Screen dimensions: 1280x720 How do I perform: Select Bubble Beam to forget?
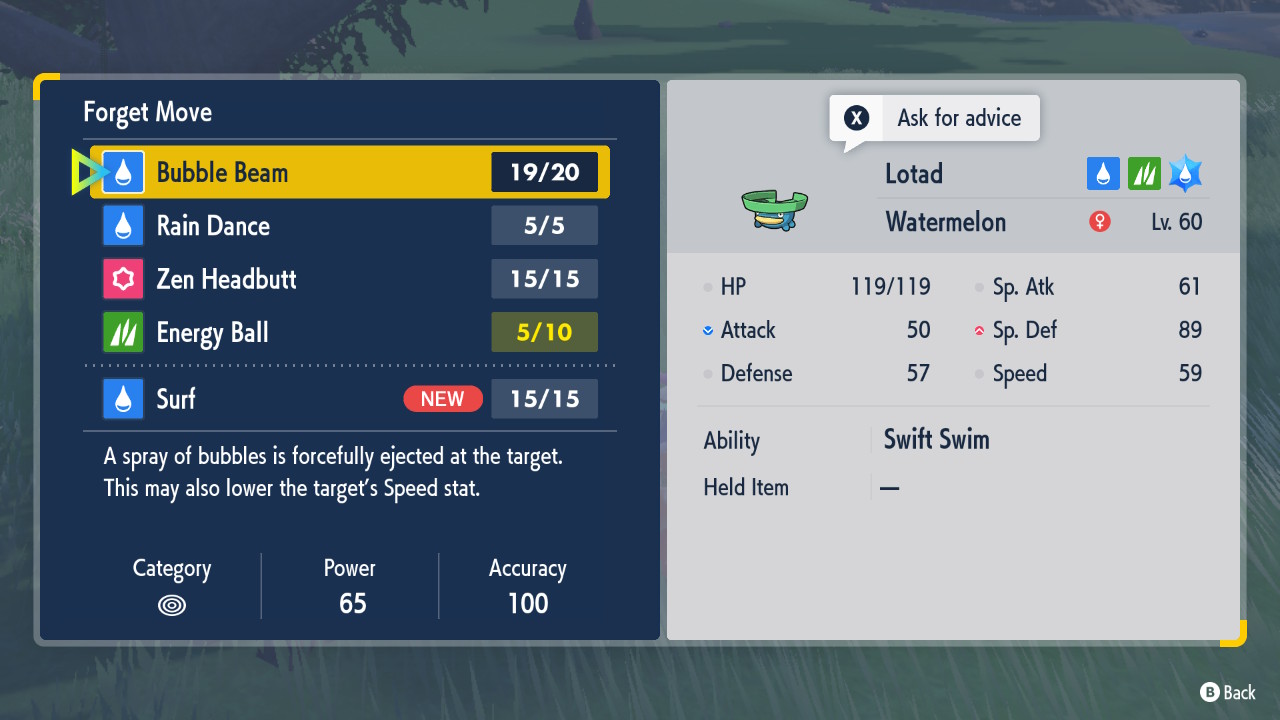[350, 172]
